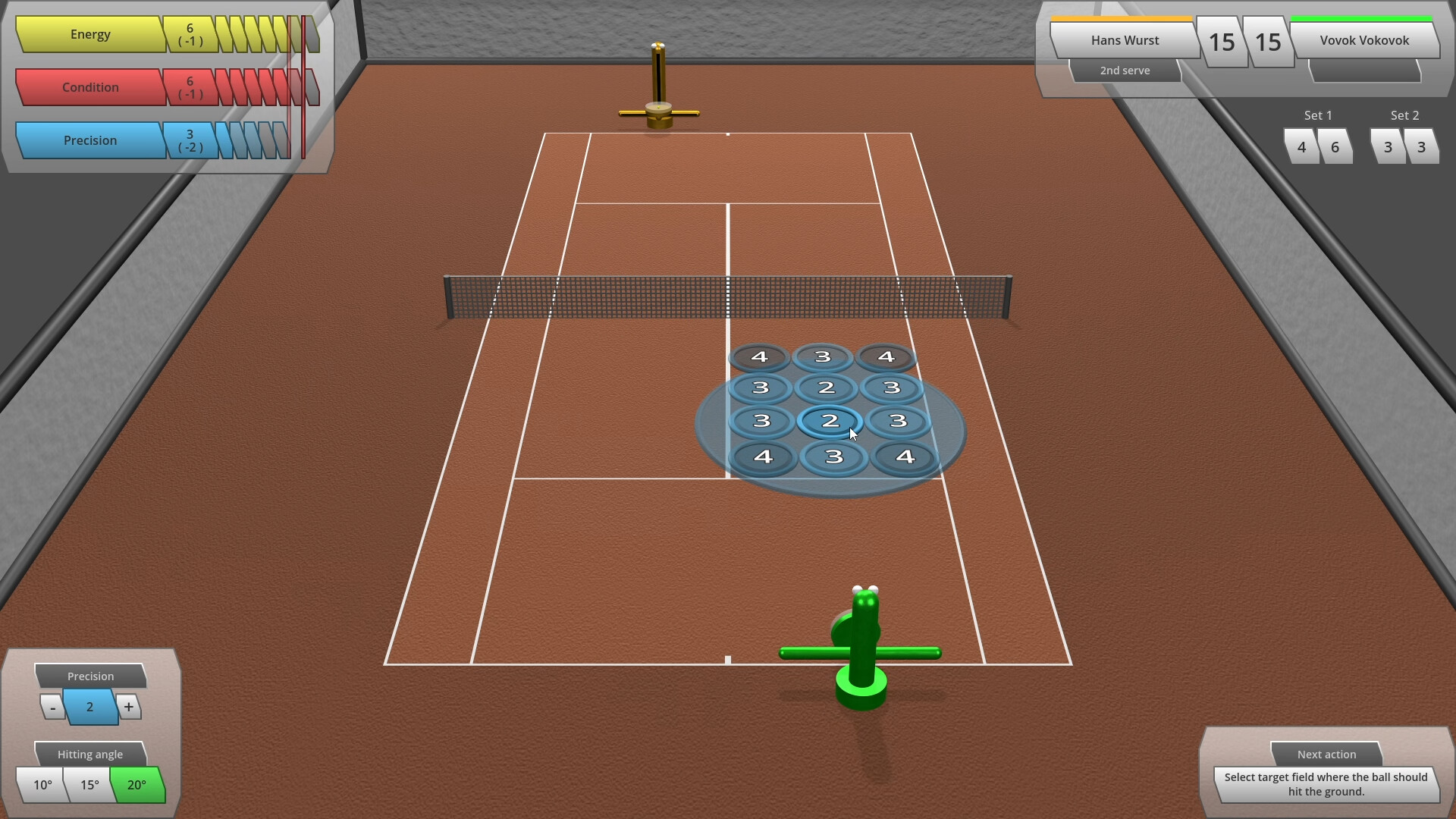The image size is (1456, 819).
Task: Click the 2nd serve indicator
Action: coord(1125,70)
